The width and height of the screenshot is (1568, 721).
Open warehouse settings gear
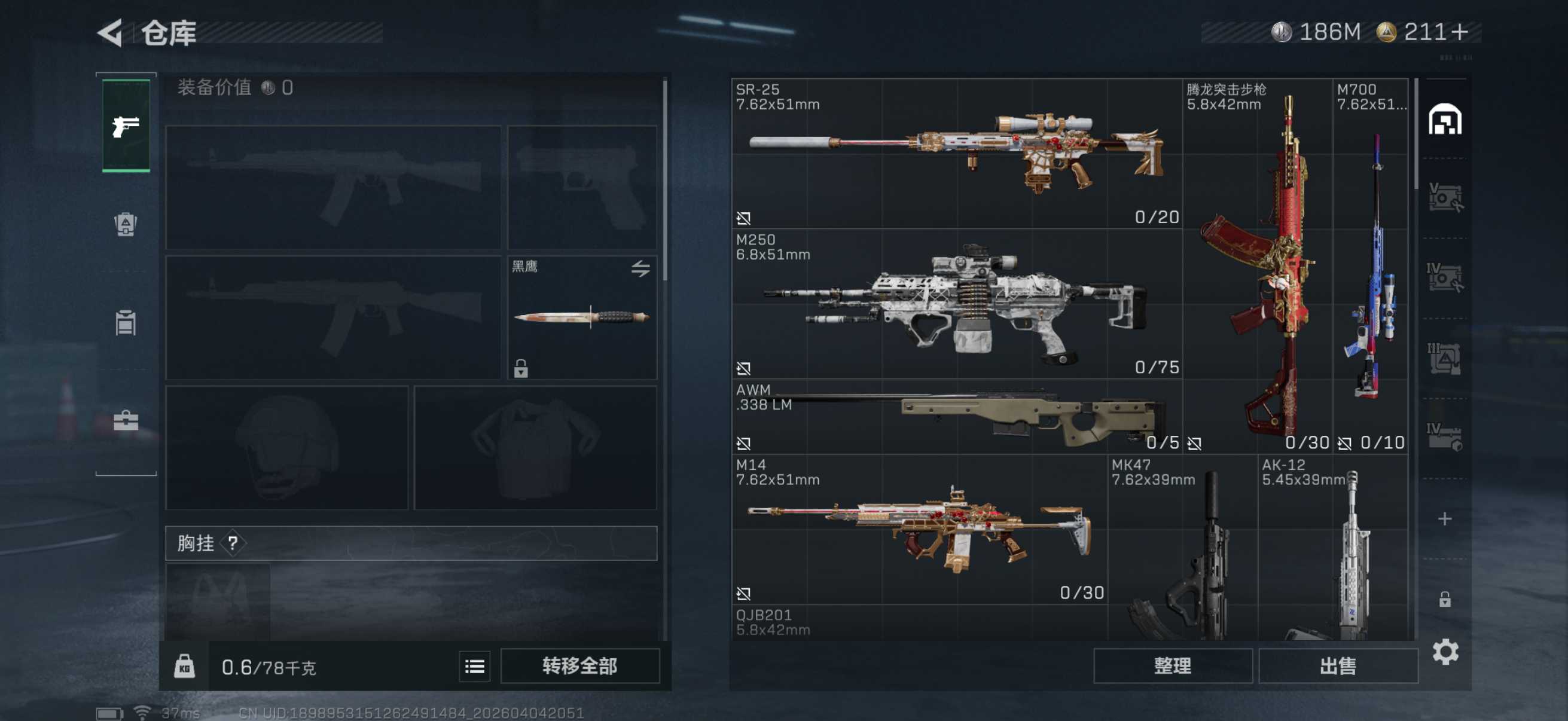coord(1445,652)
